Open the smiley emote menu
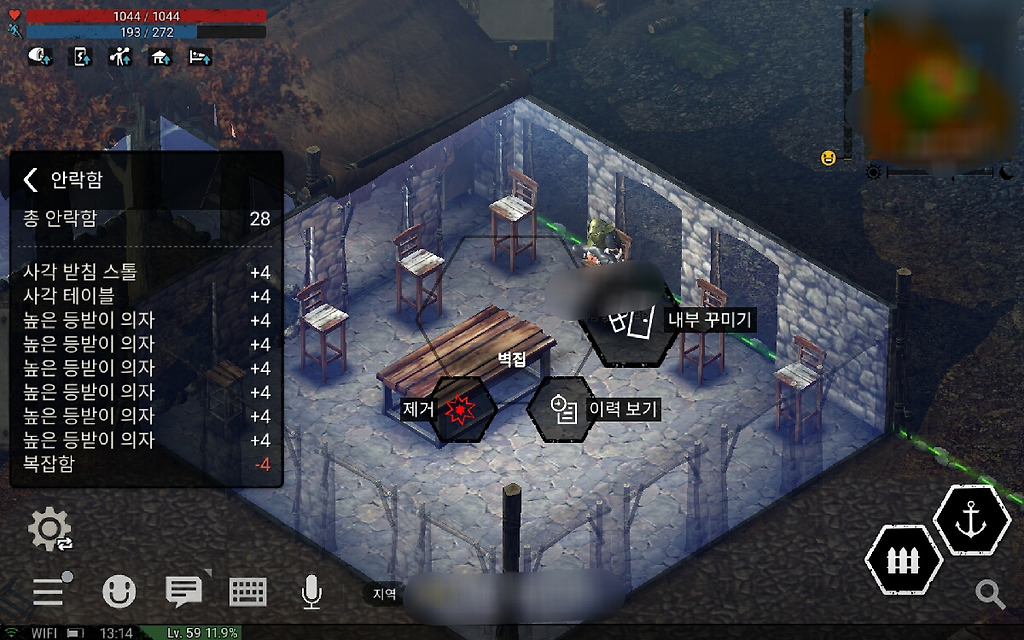 (119, 592)
